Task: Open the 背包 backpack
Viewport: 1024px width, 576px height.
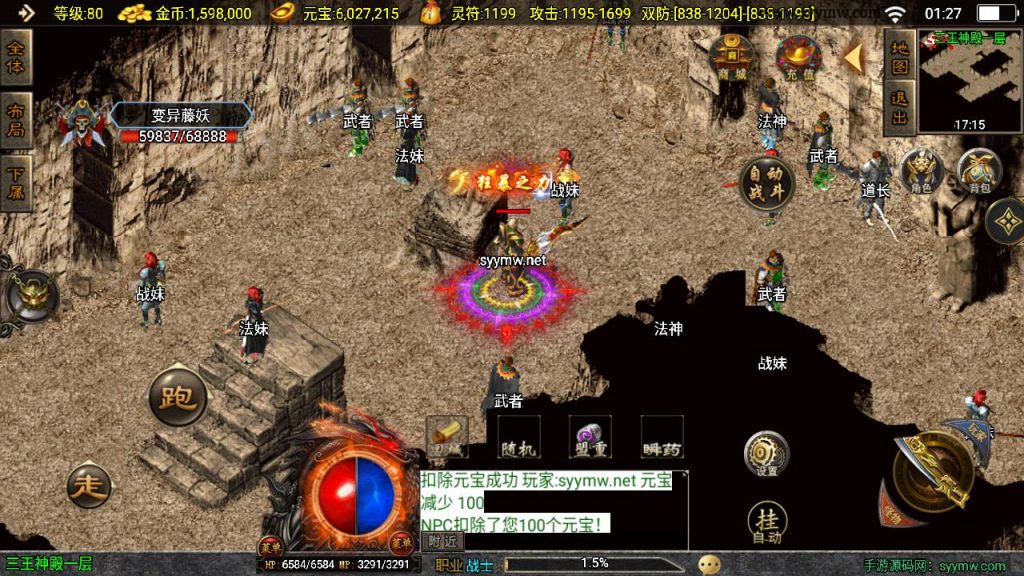Action: 980,172
